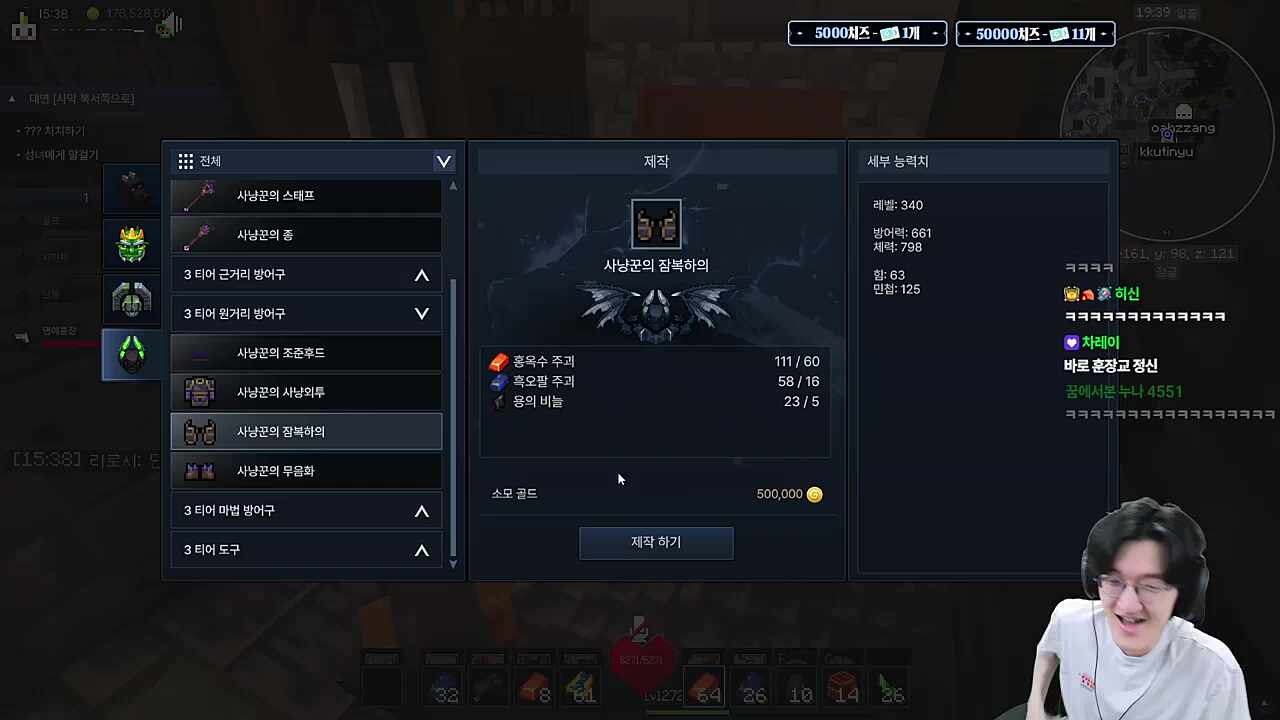
Task: Expand the 3 티어 도구 section
Action: point(421,549)
